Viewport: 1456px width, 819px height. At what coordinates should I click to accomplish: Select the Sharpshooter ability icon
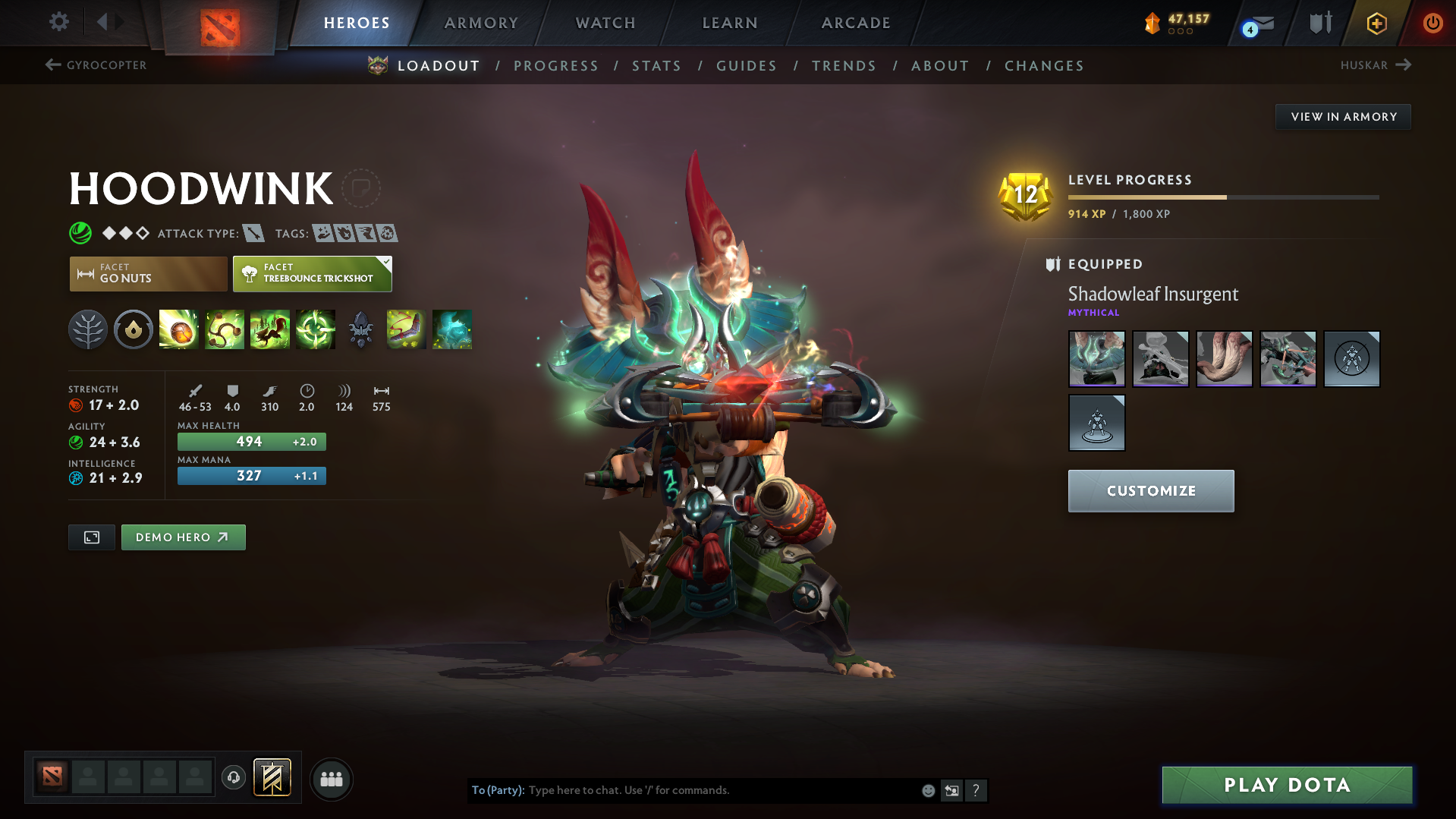pyautogui.click(x=316, y=329)
